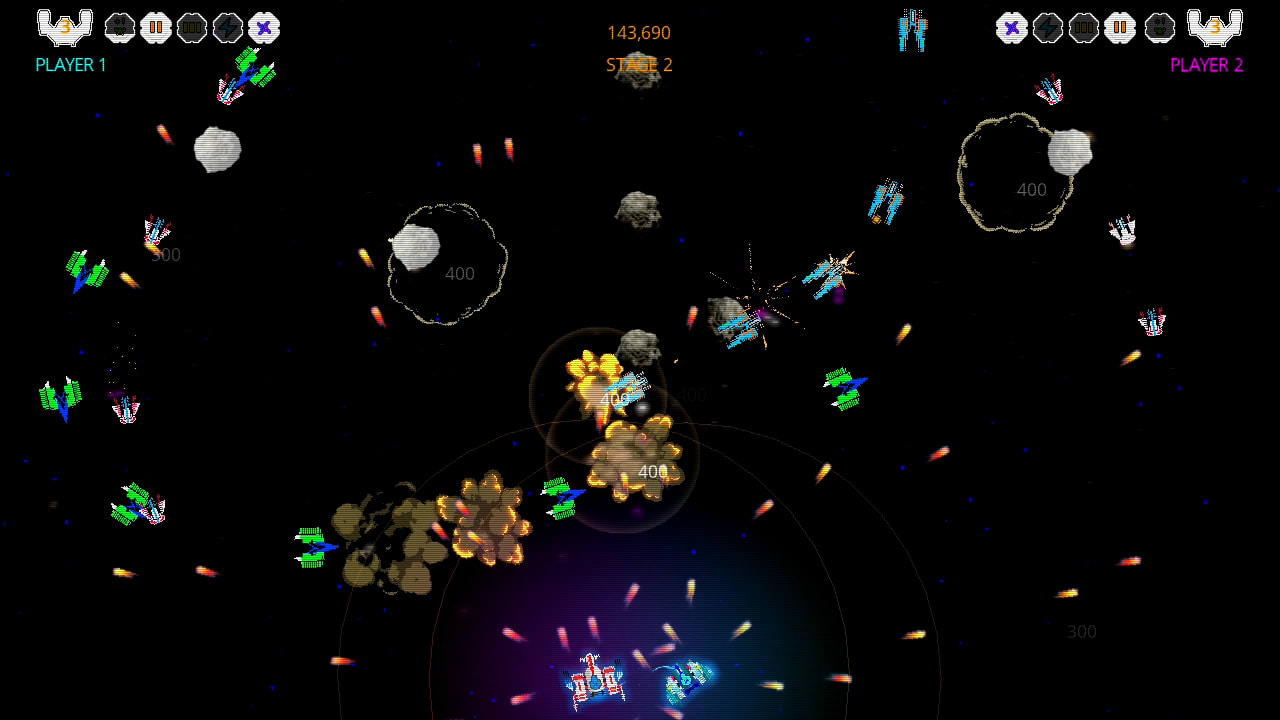Viewport: 1280px width, 720px height.
Task: Click the score display reading 143,690
Action: (641, 31)
